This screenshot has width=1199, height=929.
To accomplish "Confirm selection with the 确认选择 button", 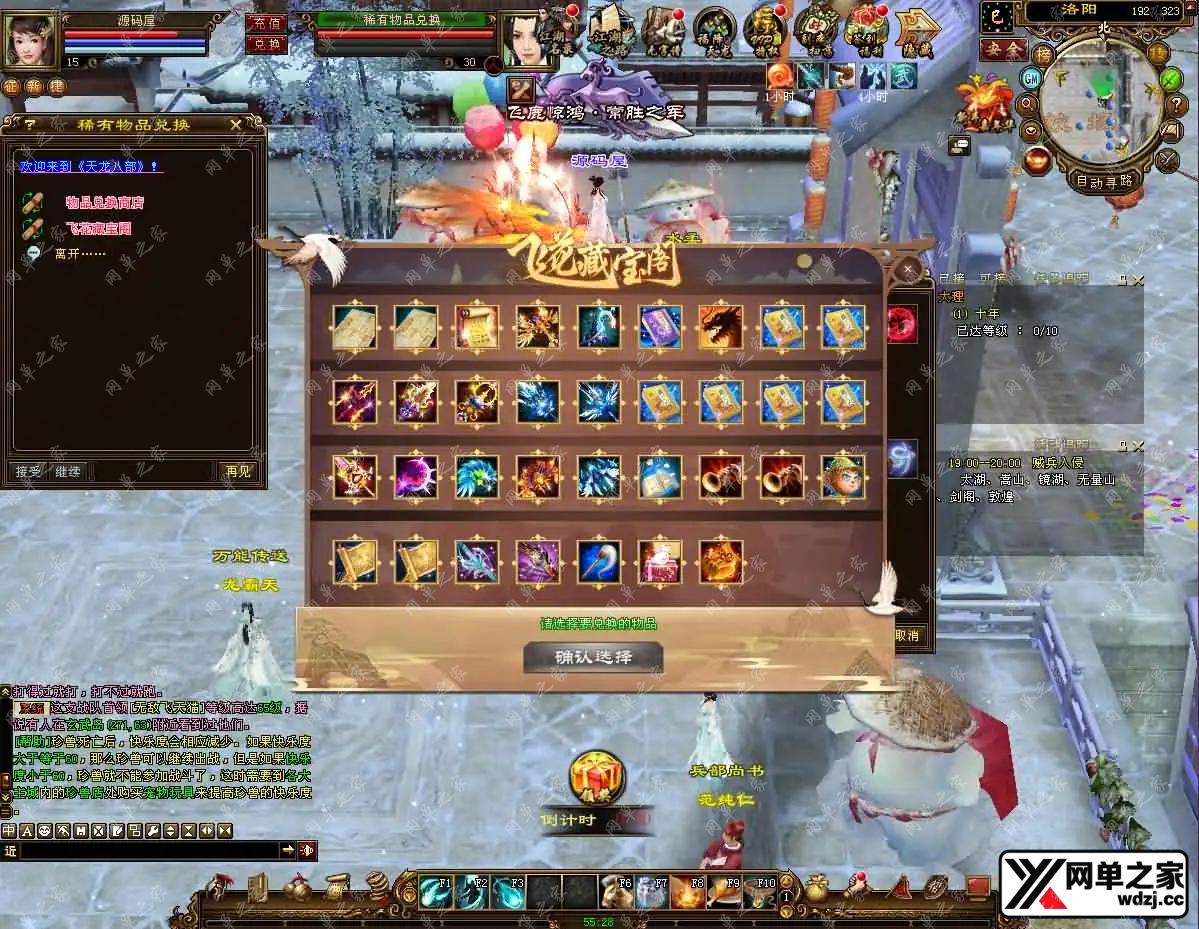I will click(593, 657).
